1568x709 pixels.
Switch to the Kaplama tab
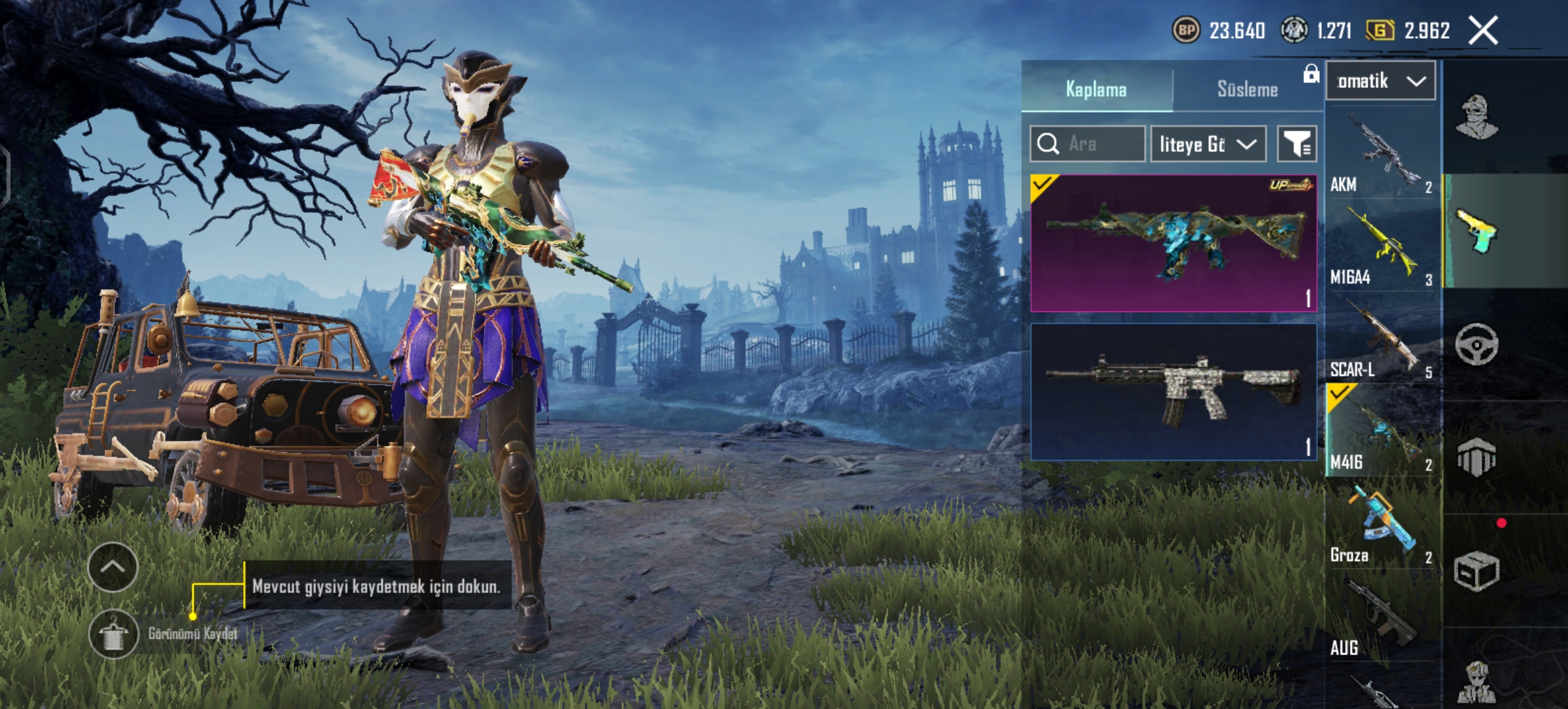(x=1096, y=89)
